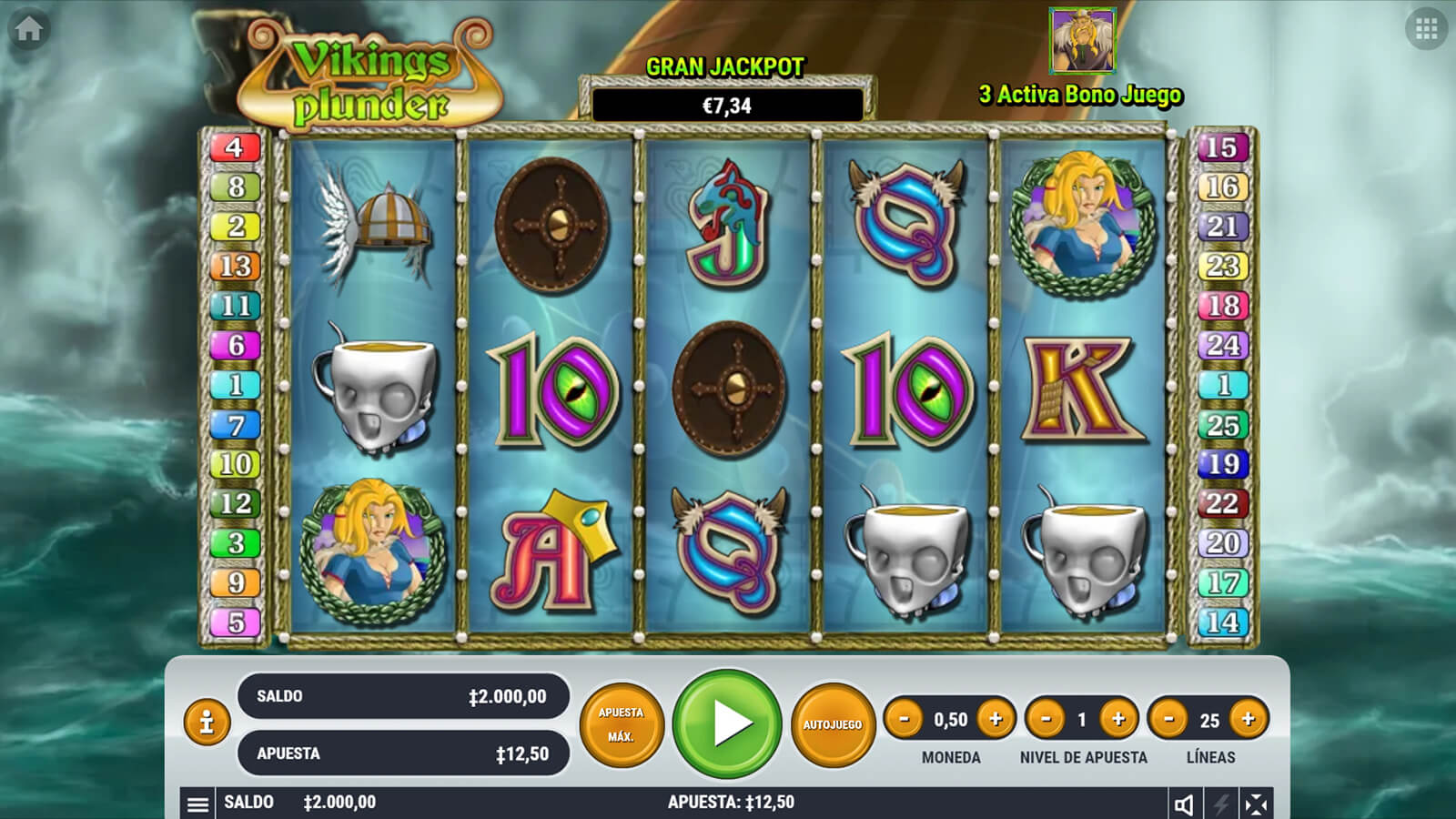The height and width of the screenshot is (819, 1456).
Task: Open the grid of games menu
Action: tap(1426, 29)
